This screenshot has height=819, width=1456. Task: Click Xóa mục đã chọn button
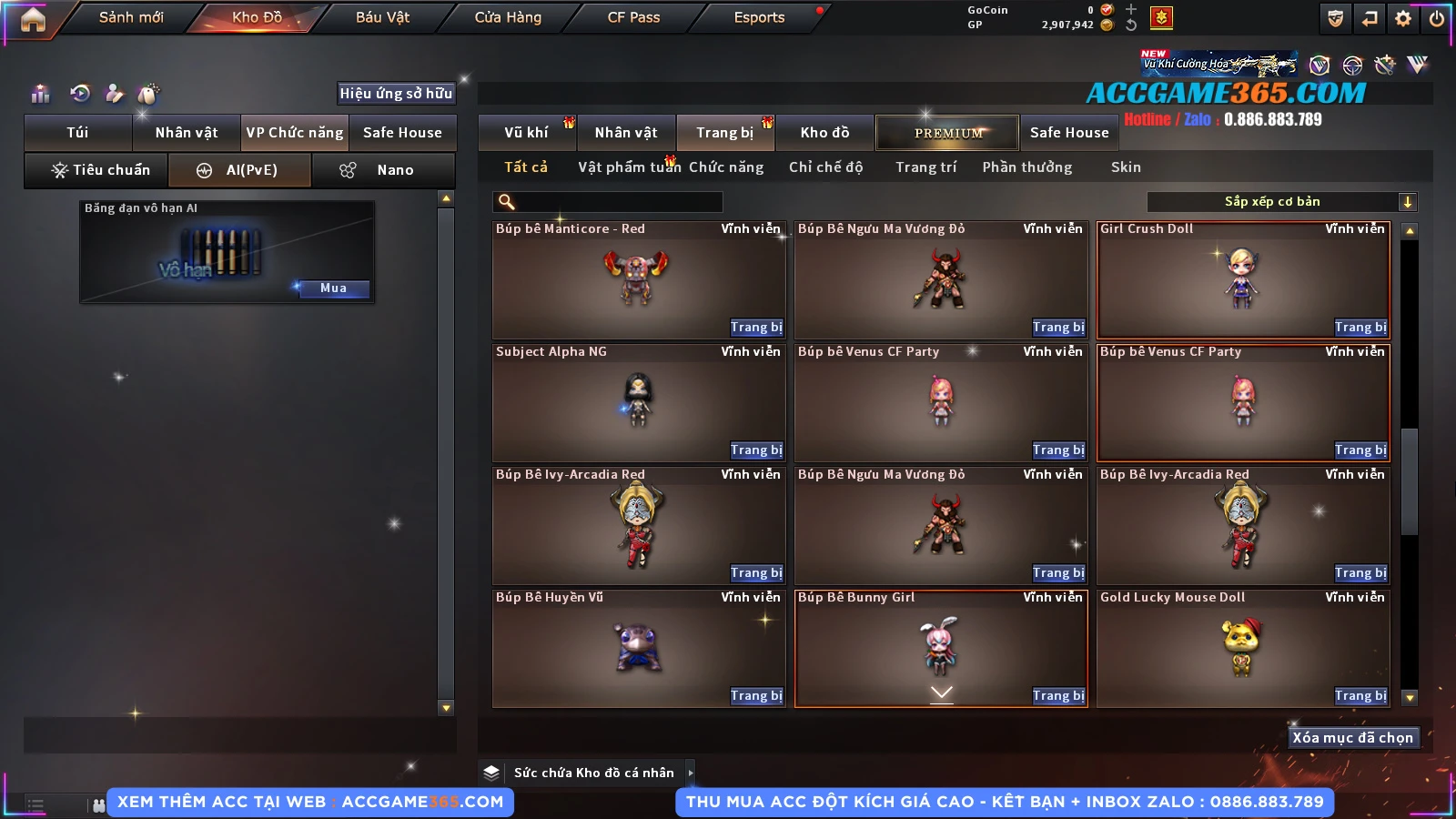tap(1352, 738)
